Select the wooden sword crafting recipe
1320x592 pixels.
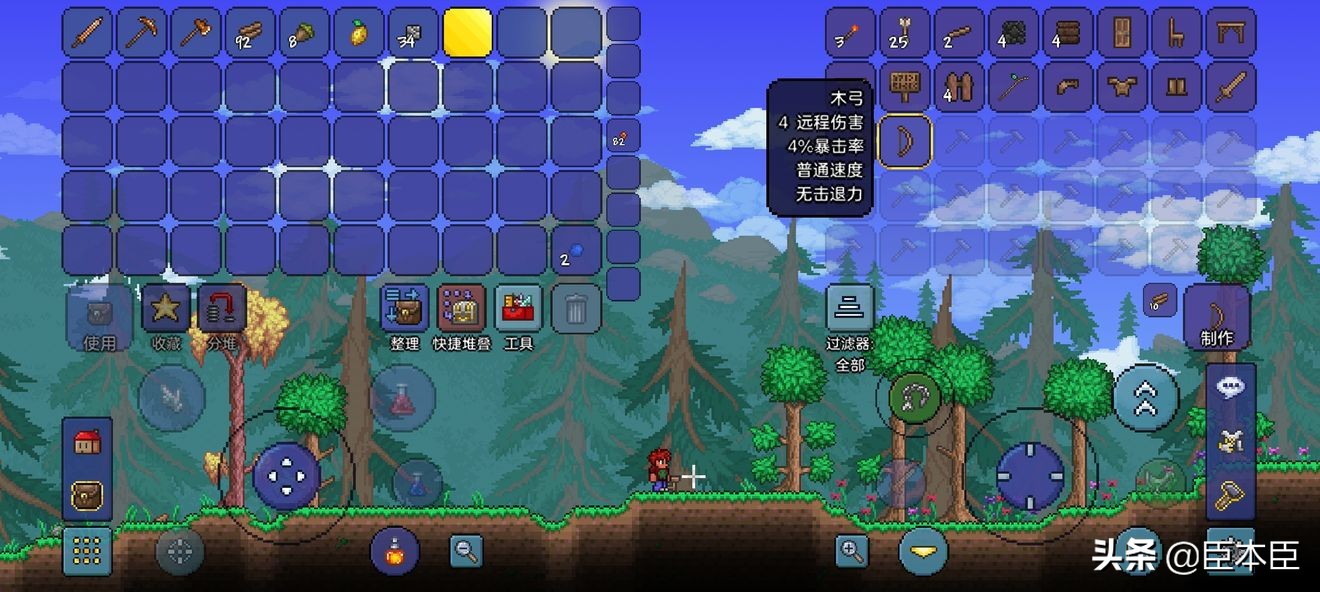pyautogui.click(x=1230, y=88)
